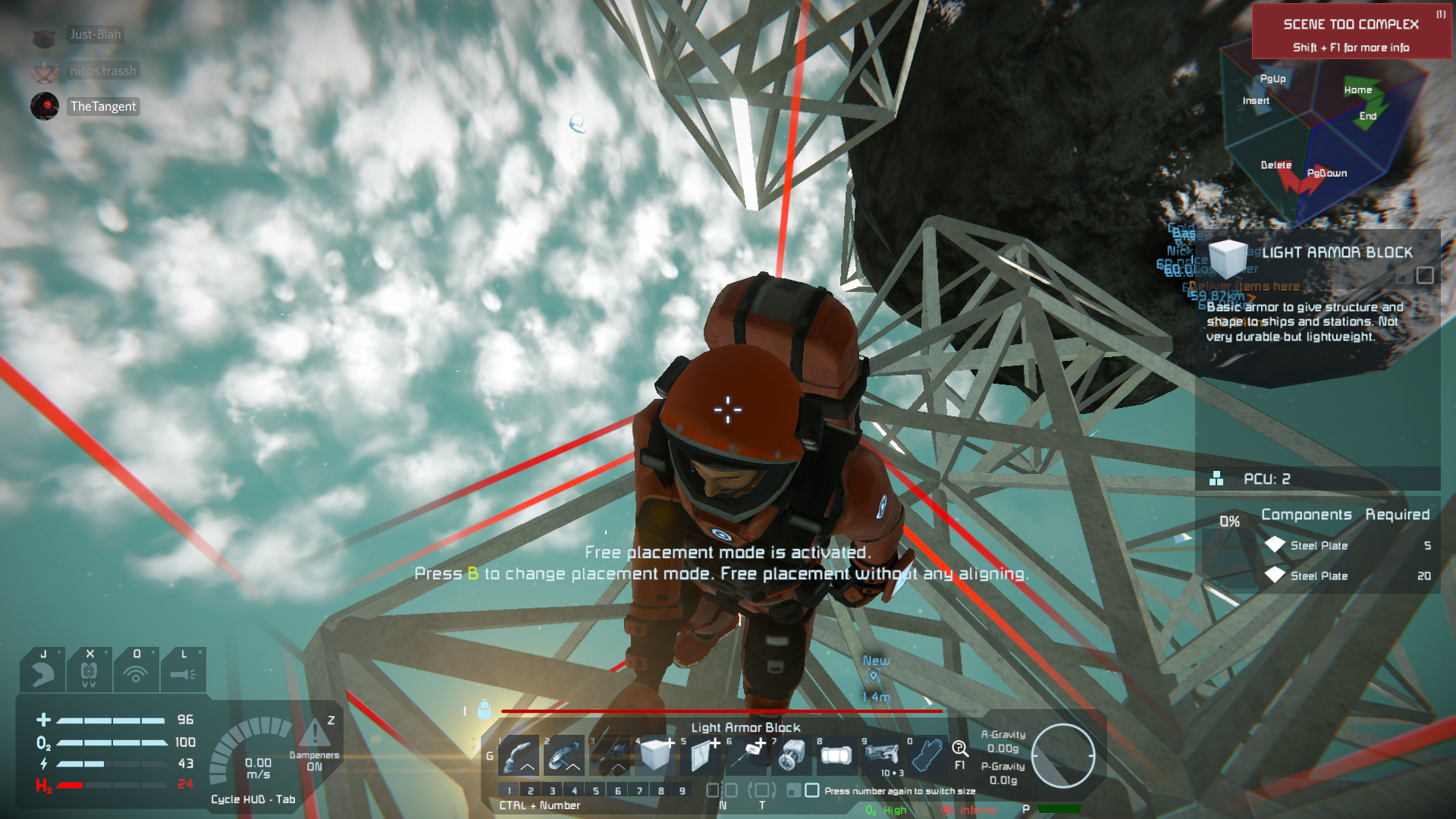Open help via the magnifier question icon
The height and width of the screenshot is (819, 1456).
click(960, 750)
